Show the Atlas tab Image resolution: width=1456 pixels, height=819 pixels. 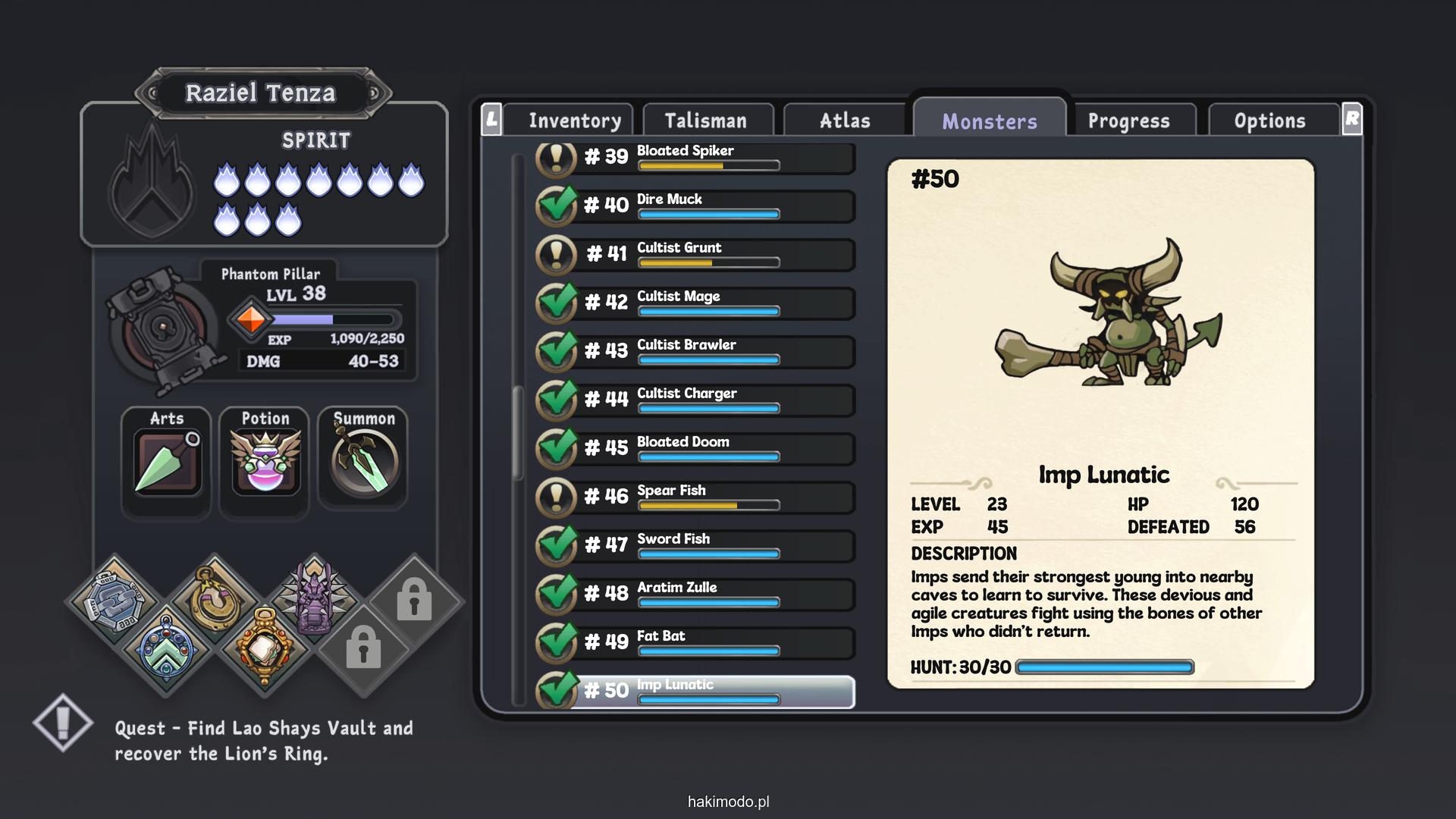845,121
